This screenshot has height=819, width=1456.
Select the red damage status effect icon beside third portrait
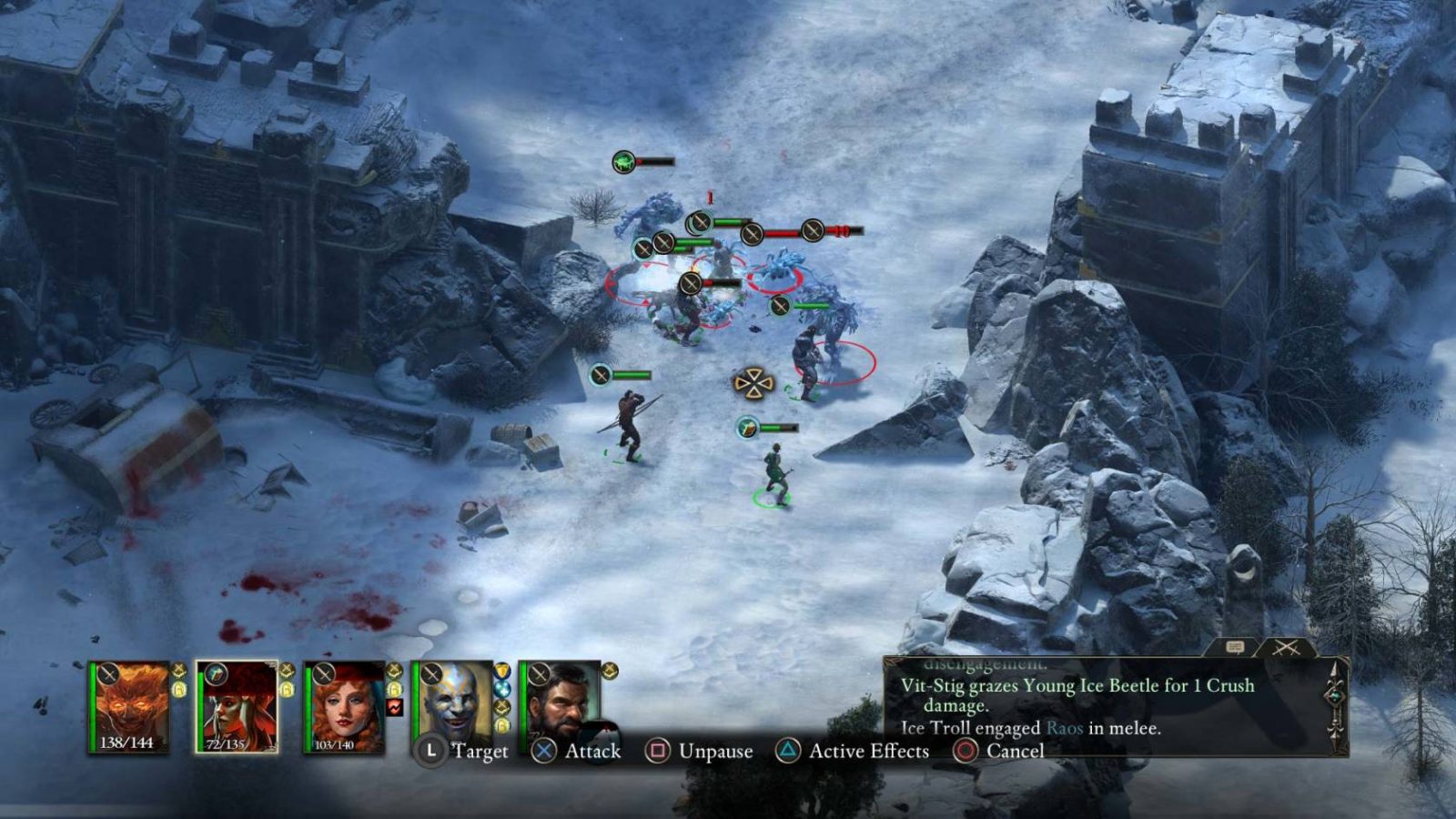pyautogui.click(x=396, y=708)
